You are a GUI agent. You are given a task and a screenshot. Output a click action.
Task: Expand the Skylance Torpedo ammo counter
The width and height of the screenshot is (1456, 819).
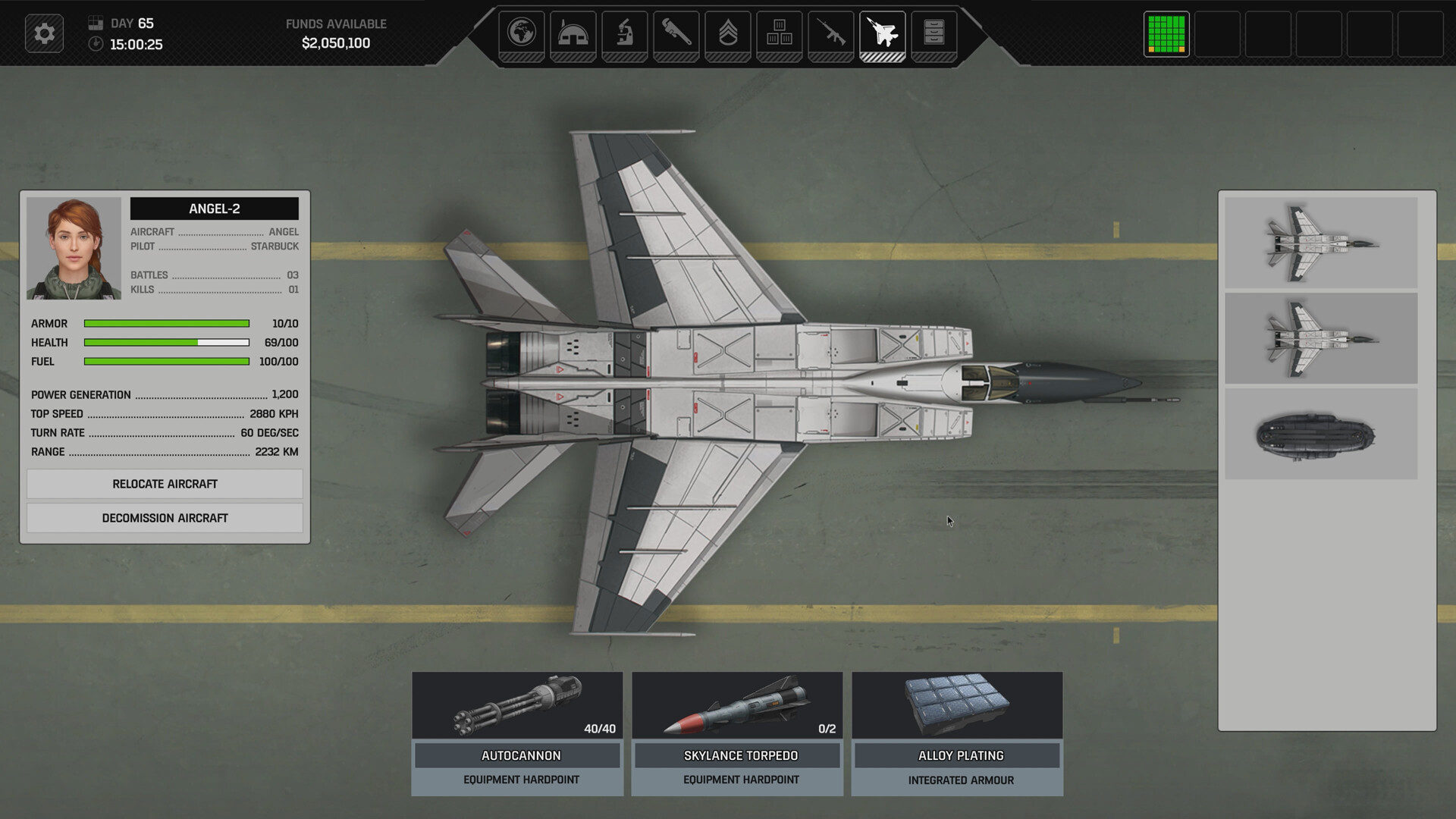(826, 728)
